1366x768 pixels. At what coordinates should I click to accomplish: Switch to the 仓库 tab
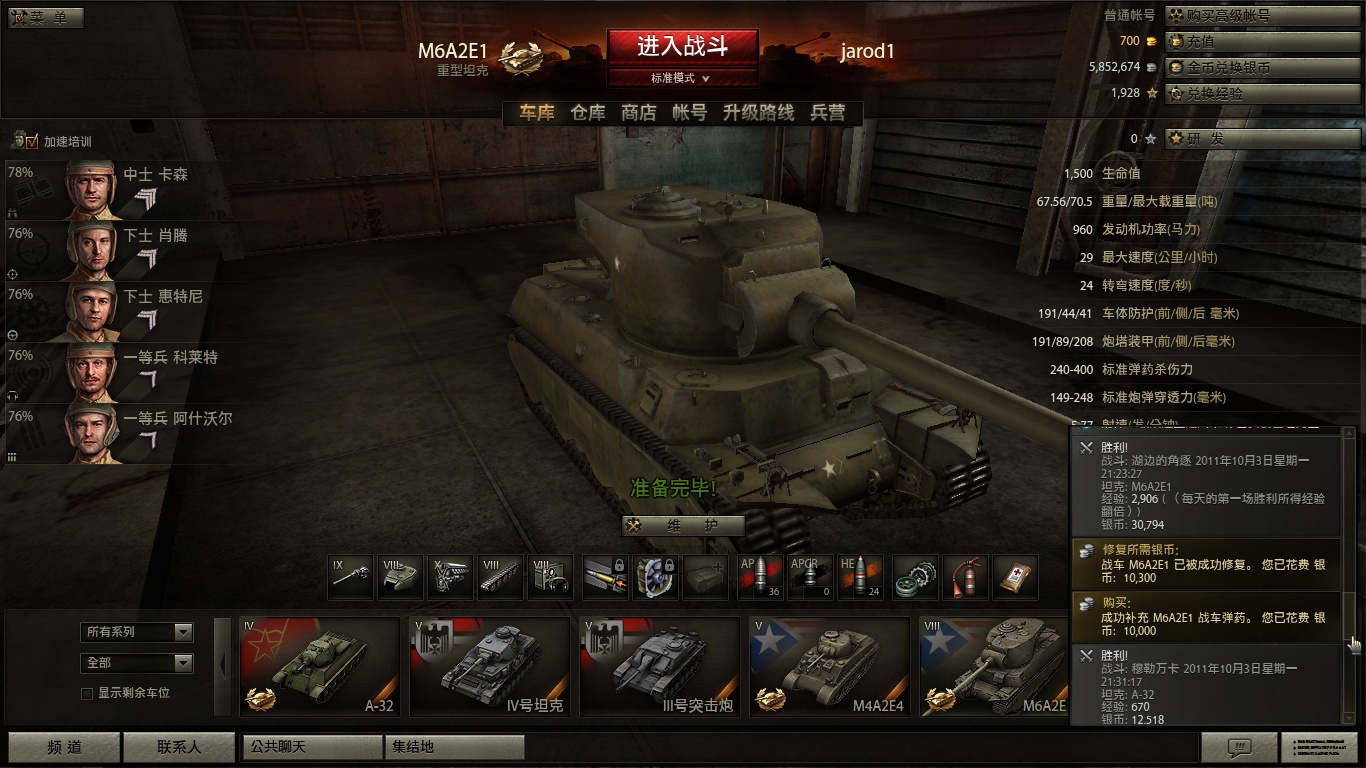(588, 113)
